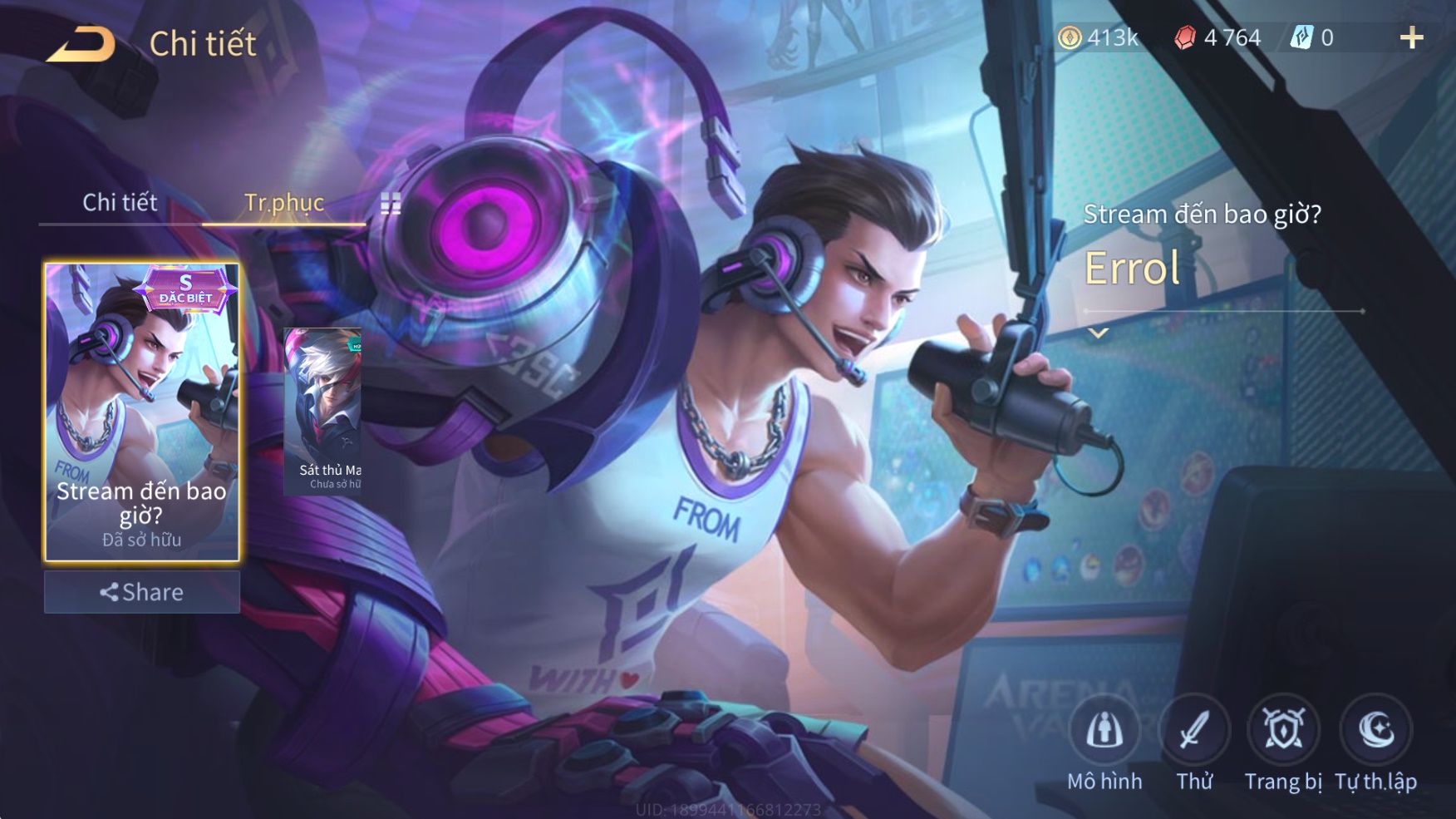Add currency with the plus button

point(1411,38)
